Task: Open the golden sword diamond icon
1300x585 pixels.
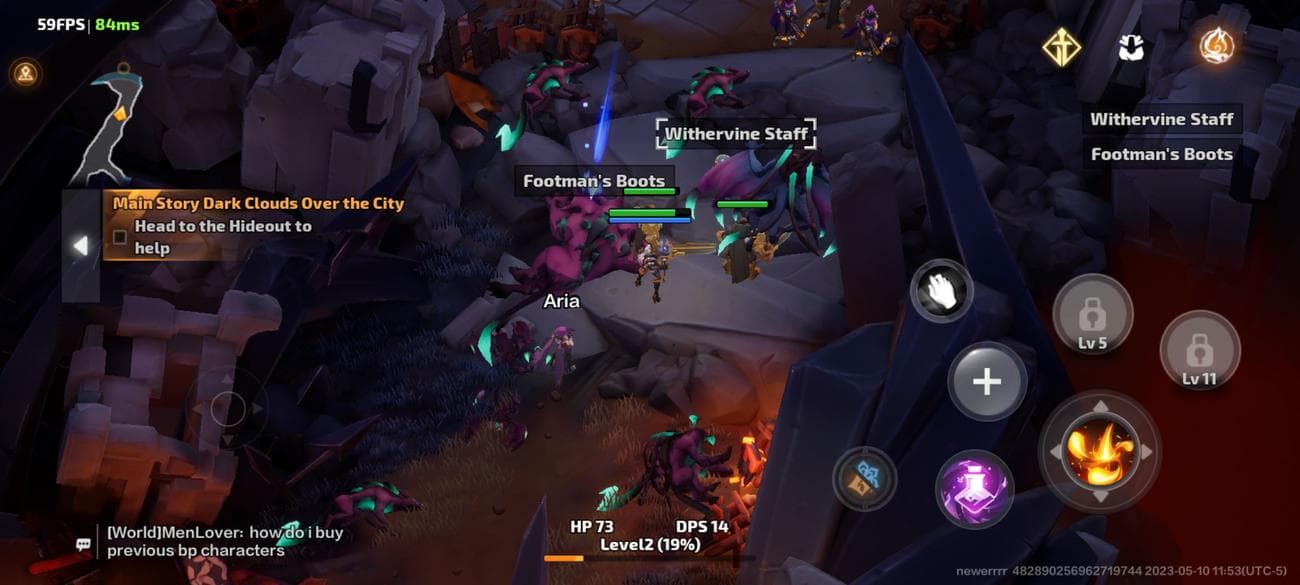Action: click(x=1061, y=47)
